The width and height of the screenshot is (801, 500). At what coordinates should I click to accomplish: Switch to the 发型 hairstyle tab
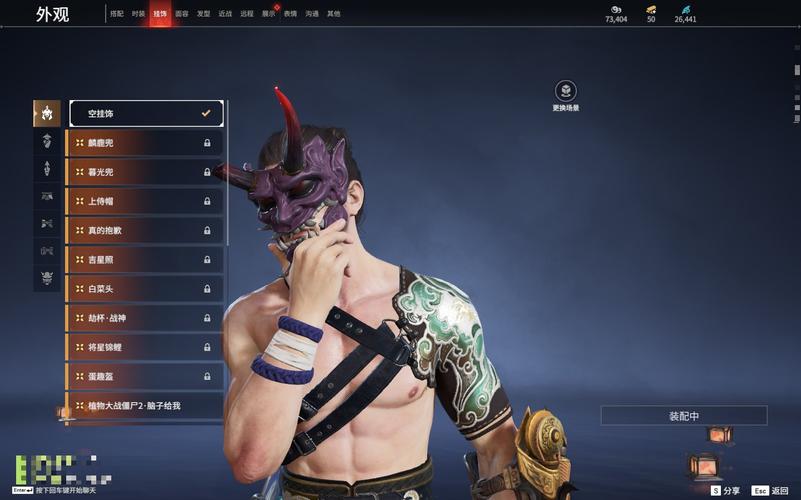[203, 14]
